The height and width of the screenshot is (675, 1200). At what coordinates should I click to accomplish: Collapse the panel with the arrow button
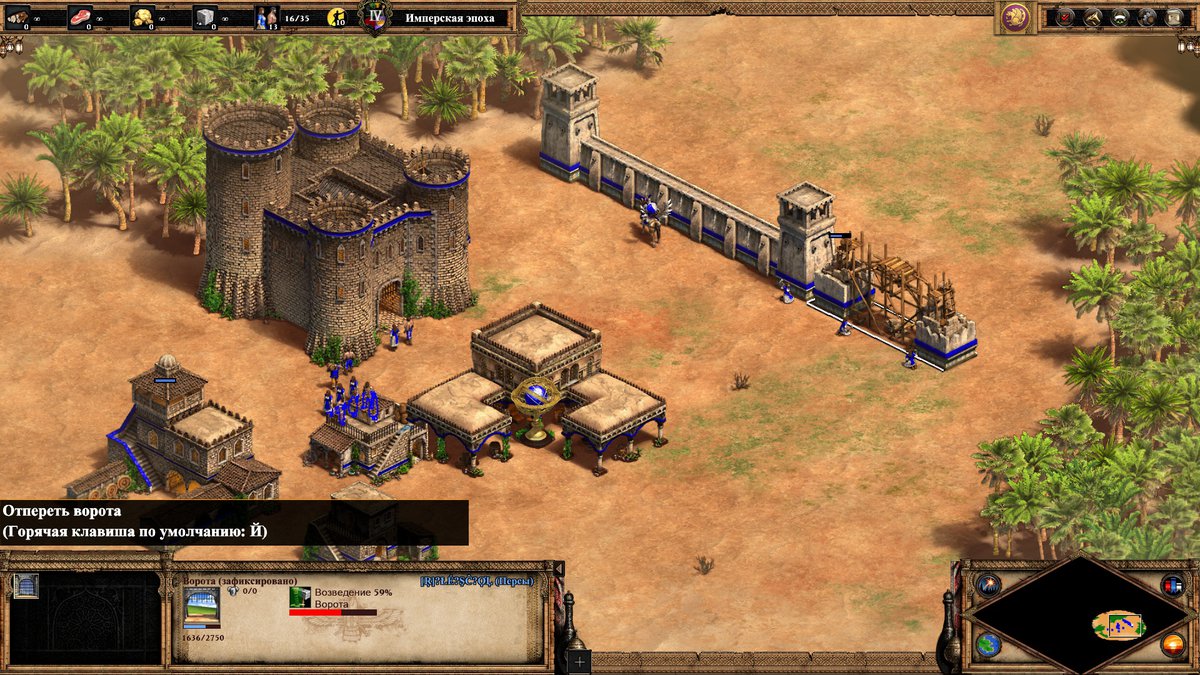coord(559,569)
